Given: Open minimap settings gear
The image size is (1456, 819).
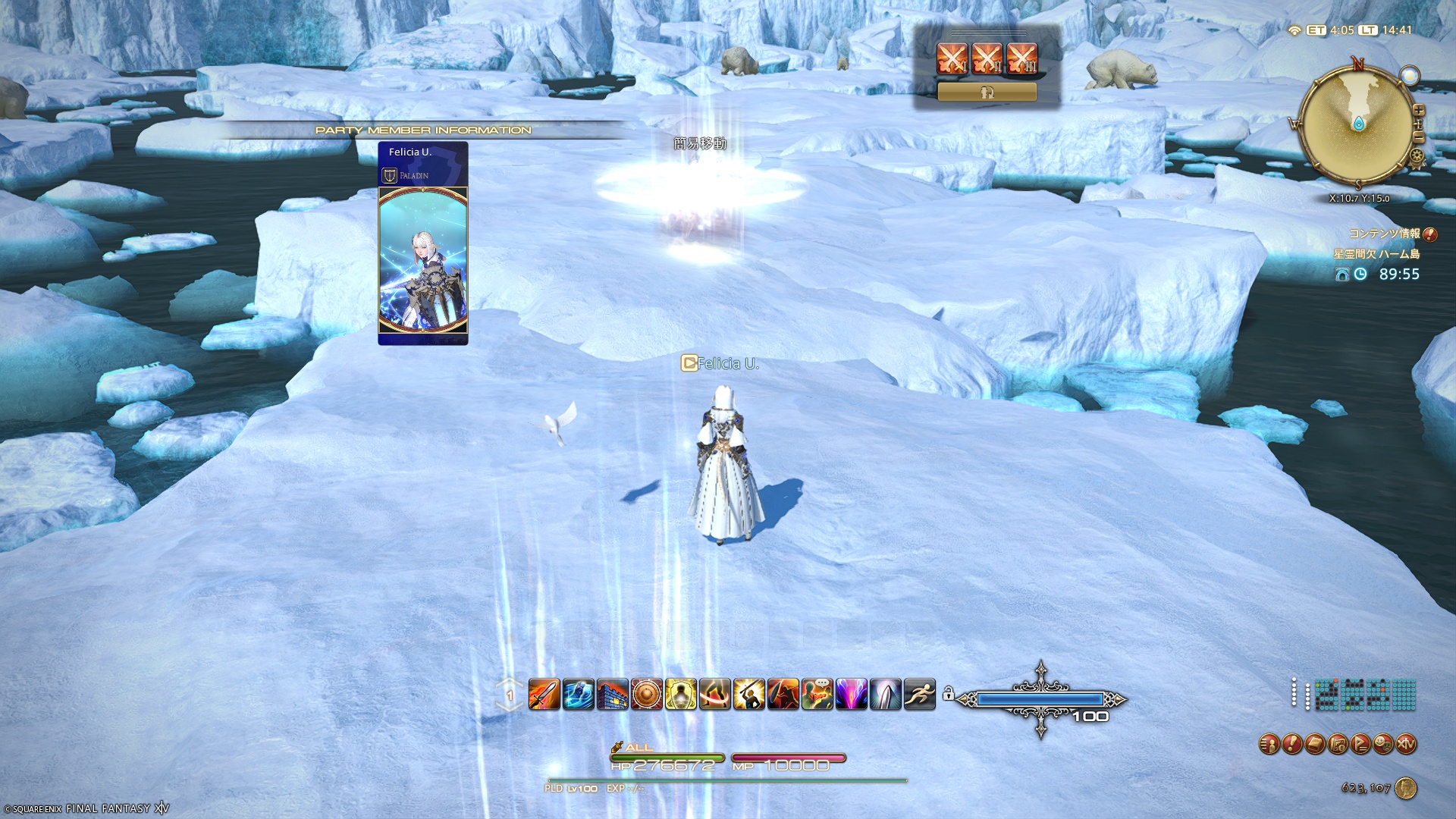Looking at the screenshot, I should 1417,157.
